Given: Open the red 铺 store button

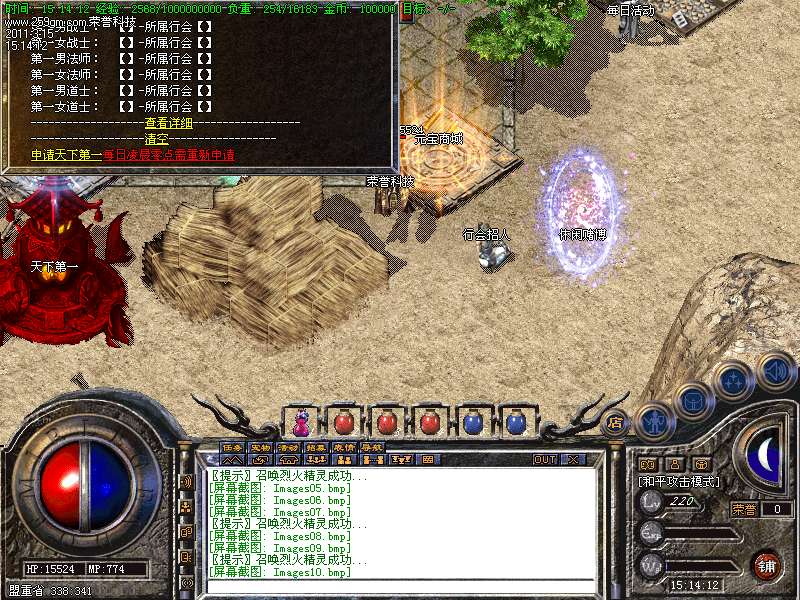Looking at the screenshot, I should point(766,565).
